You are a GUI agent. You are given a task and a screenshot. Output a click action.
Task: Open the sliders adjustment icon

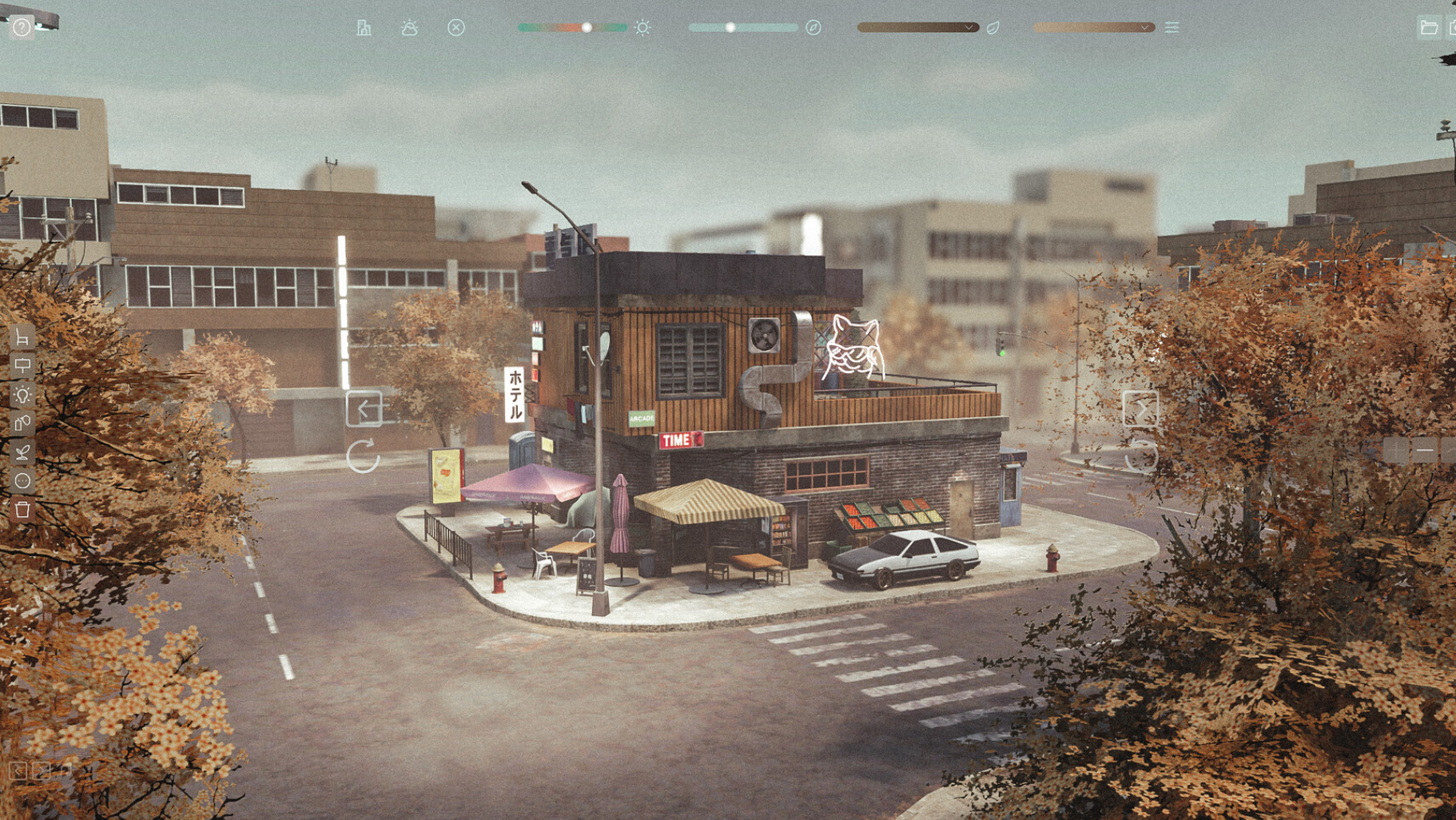(1172, 28)
